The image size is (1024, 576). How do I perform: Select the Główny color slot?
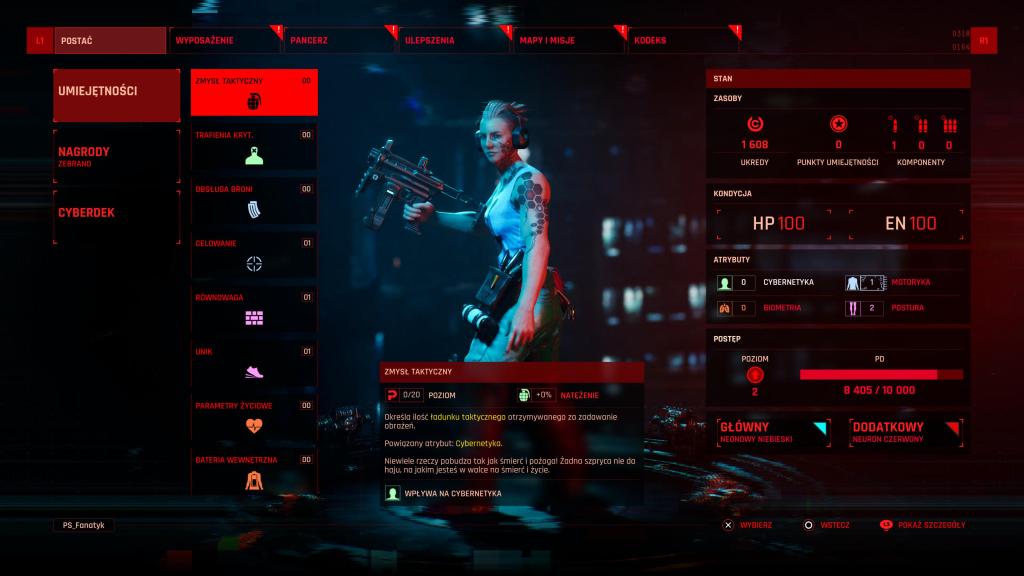click(773, 431)
